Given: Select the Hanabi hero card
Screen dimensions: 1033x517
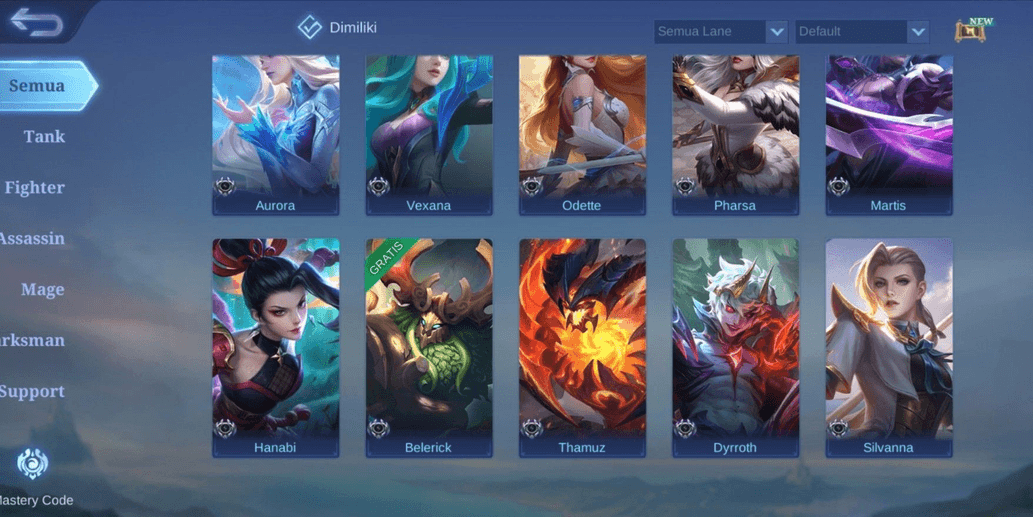Looking at the screenshot, I should click(x=276, y=348).
